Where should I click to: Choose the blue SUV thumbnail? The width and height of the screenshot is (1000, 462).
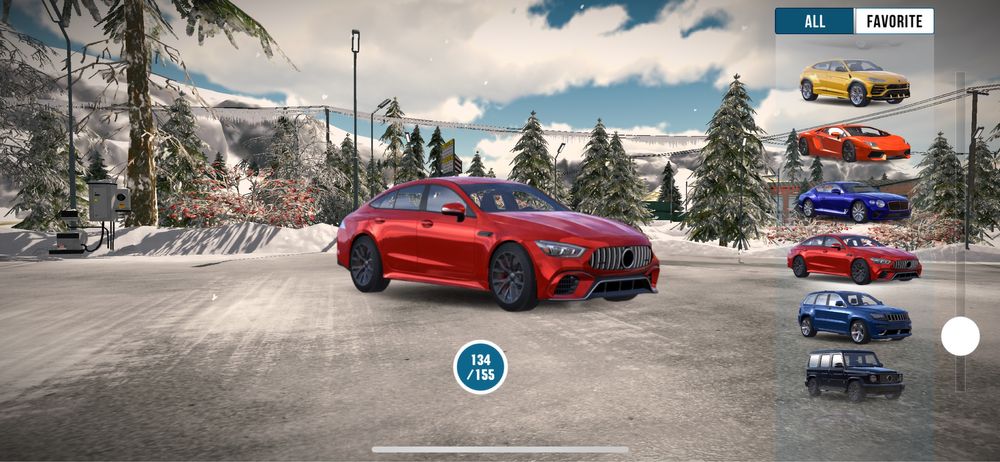coord(854,317)
